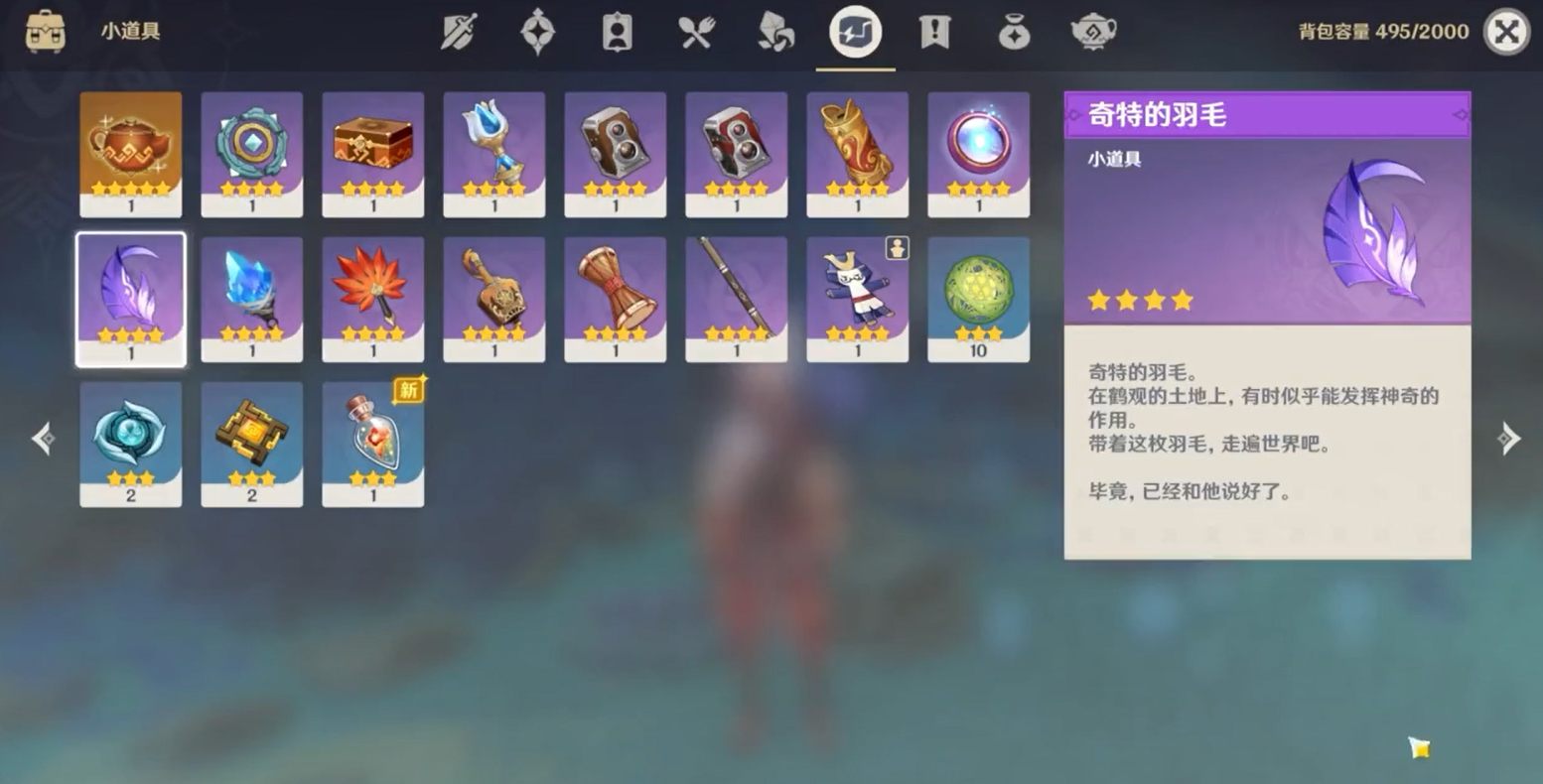This screenshot has width=1543, height=784.
Task: Select the character development items tab icon
Action: coord(616,31)
